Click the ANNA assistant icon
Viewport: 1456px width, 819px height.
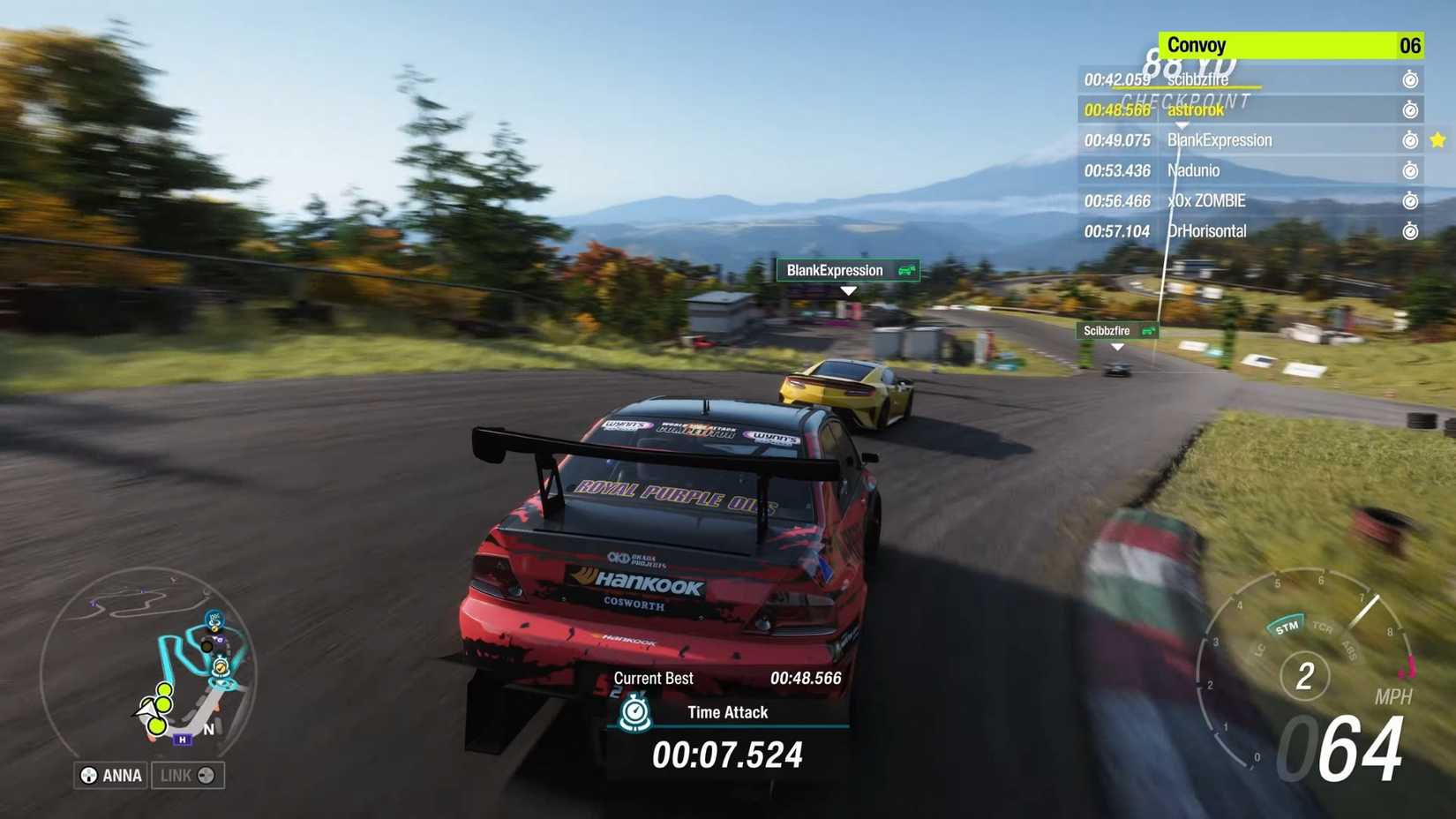[87, 775]
